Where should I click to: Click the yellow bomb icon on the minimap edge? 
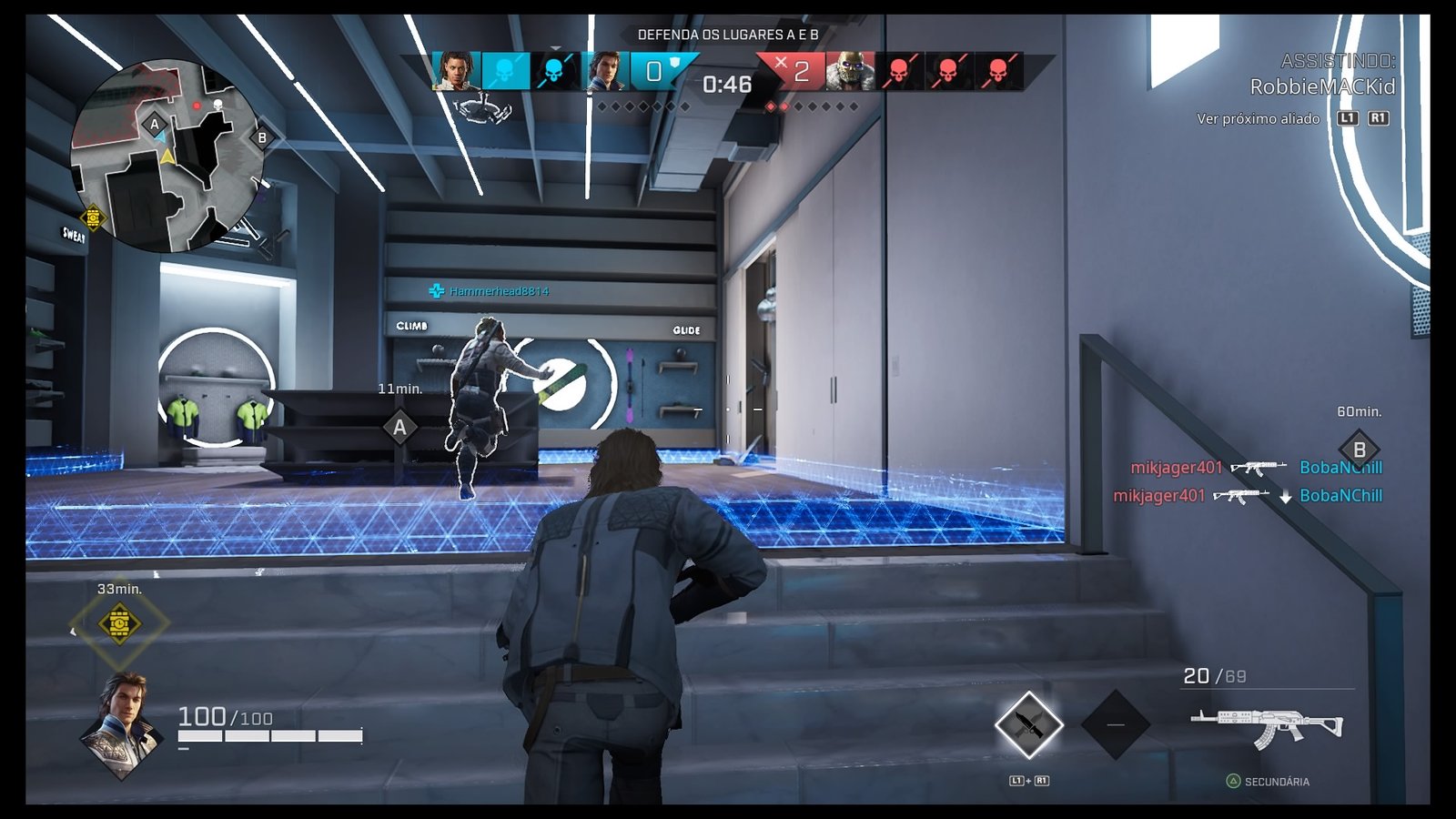93,217
